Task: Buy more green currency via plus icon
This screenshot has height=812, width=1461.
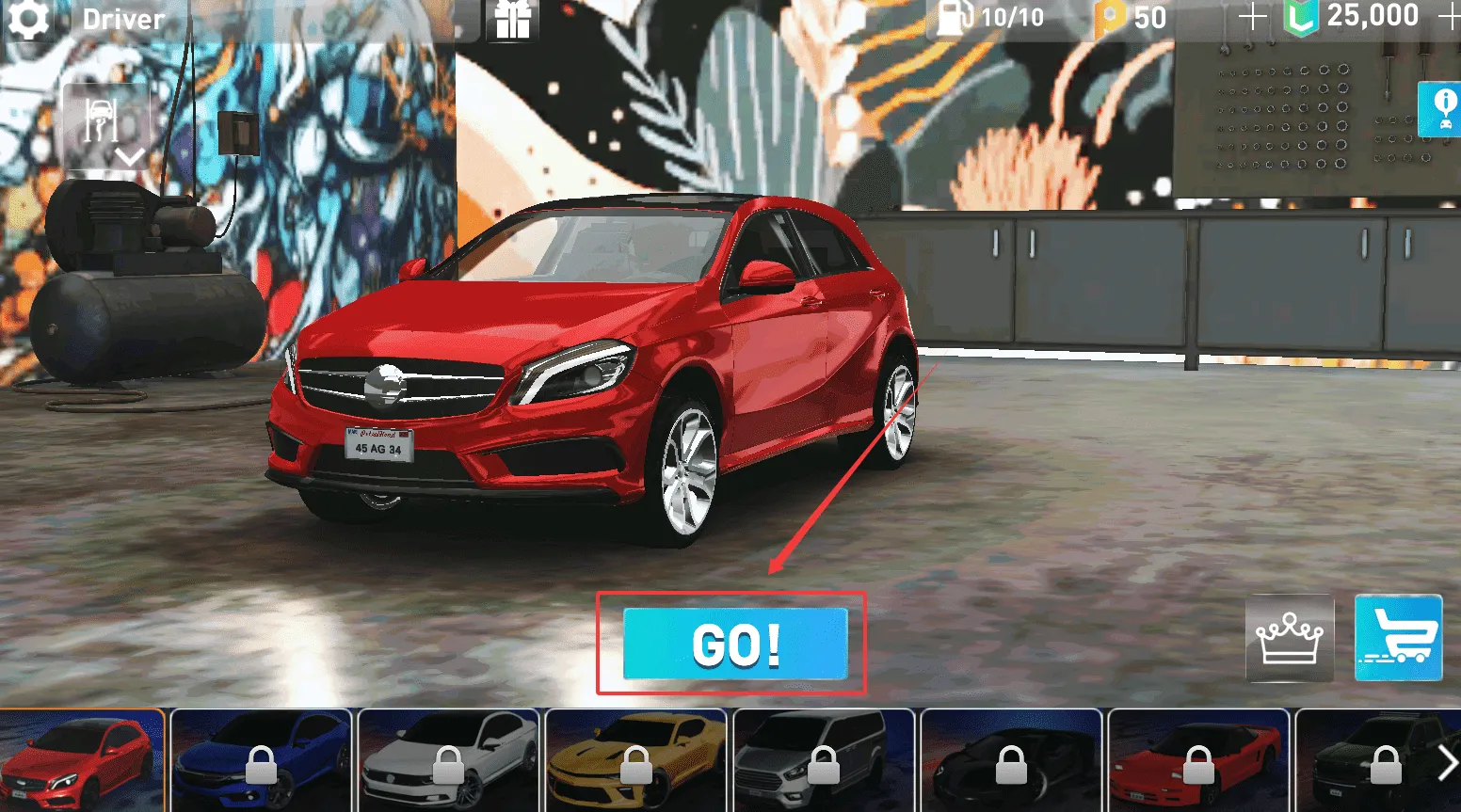Action: 1450,16
